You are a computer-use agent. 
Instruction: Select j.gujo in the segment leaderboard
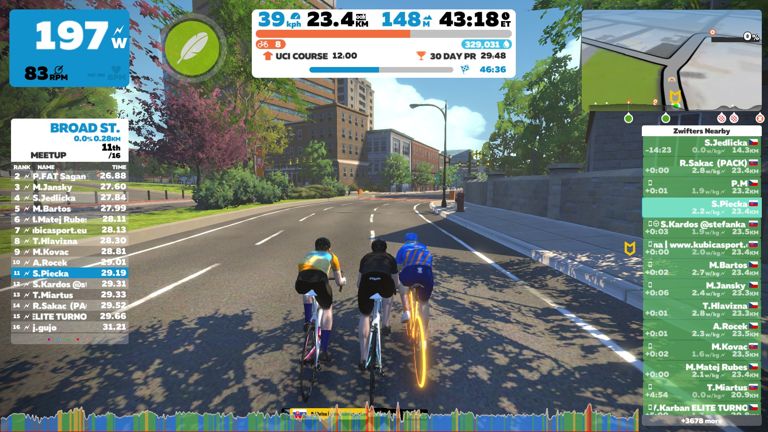[x=69, y=326]
